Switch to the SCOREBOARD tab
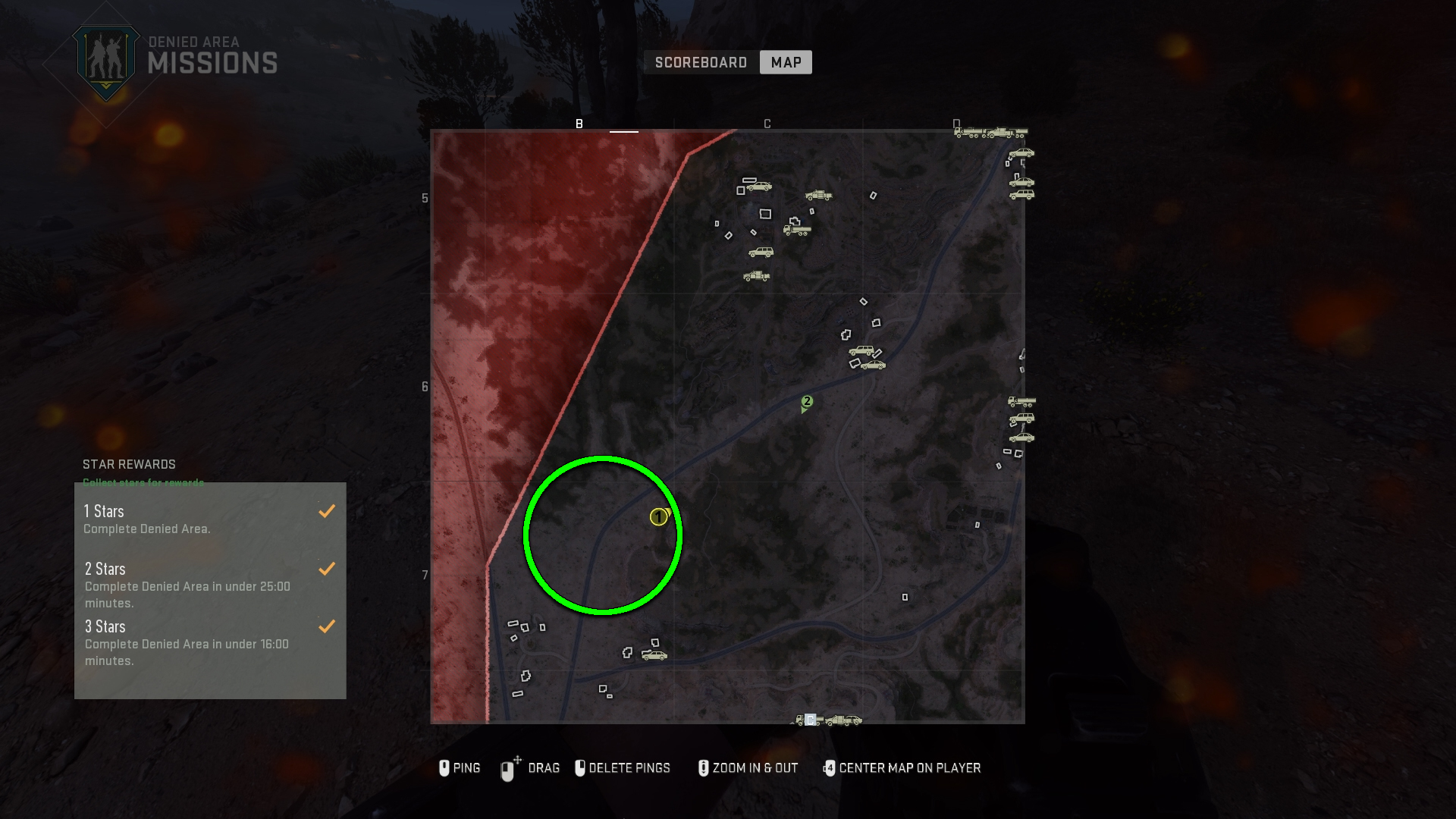Viewport: 1456px width, 819px height. 700,62
